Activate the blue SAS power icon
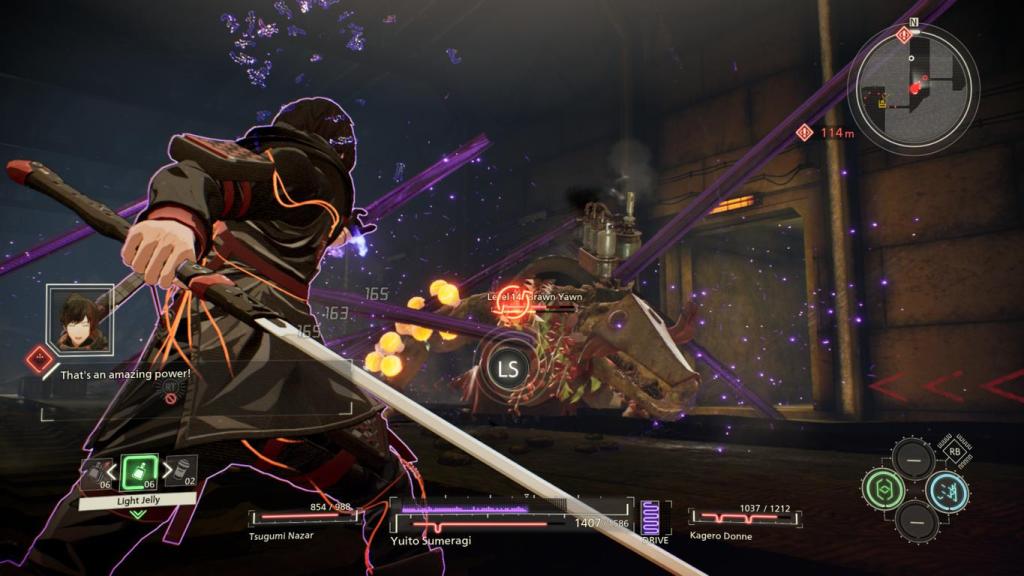Image resolution: width=1024 pixels, height=576 pixels. (946, 489)
